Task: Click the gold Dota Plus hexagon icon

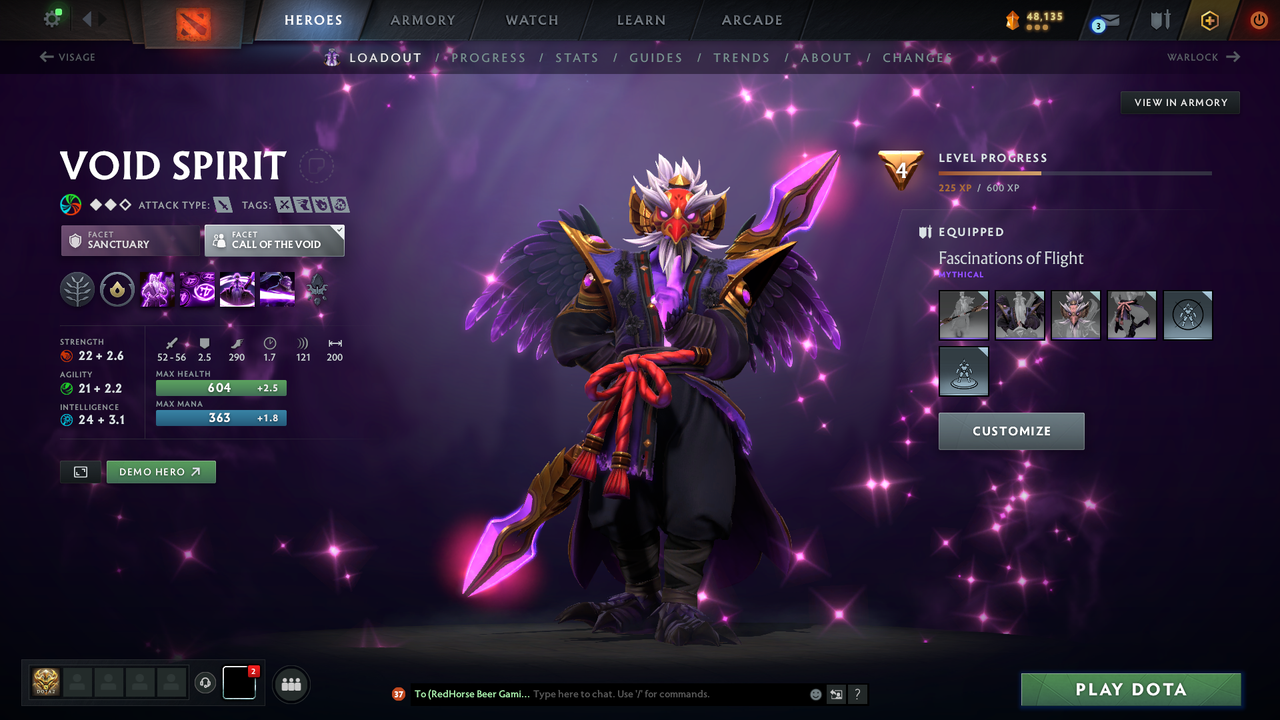Action: point(1209,19)
